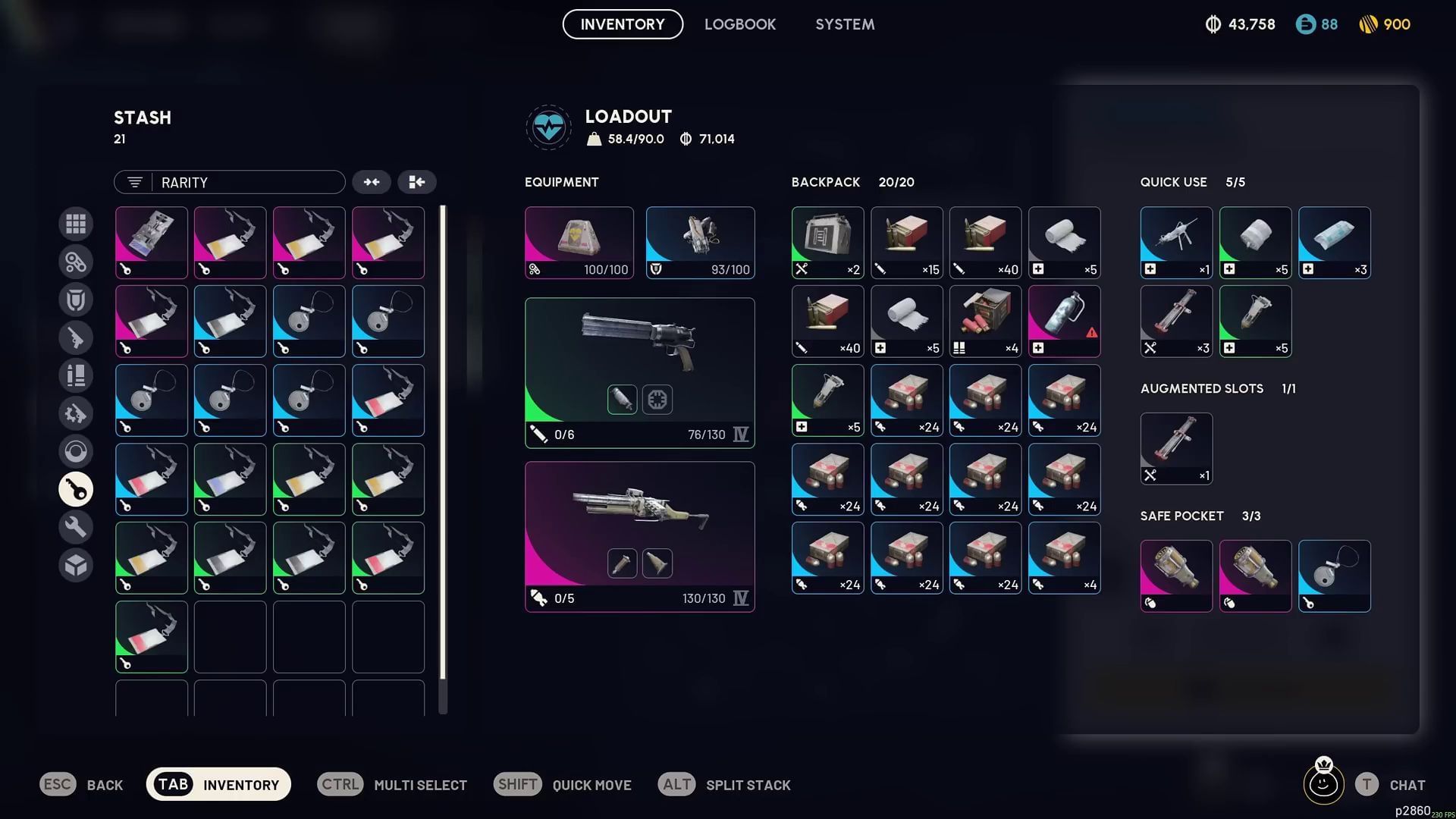Select the wrench tools category icon
The height and width of the screenshot is (819, 1456).
76,526
